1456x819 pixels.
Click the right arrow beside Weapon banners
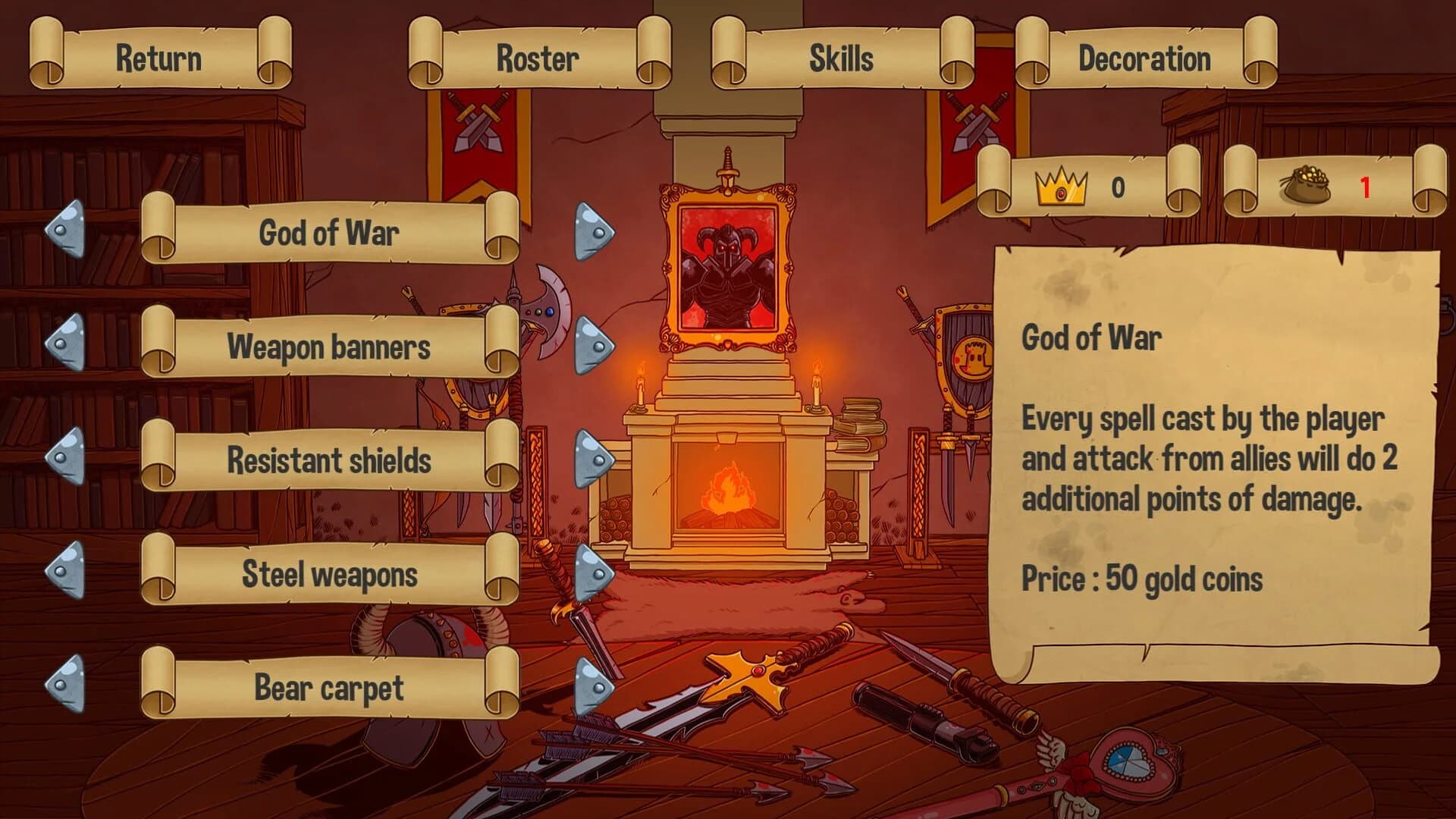click(x=595, y=345)
